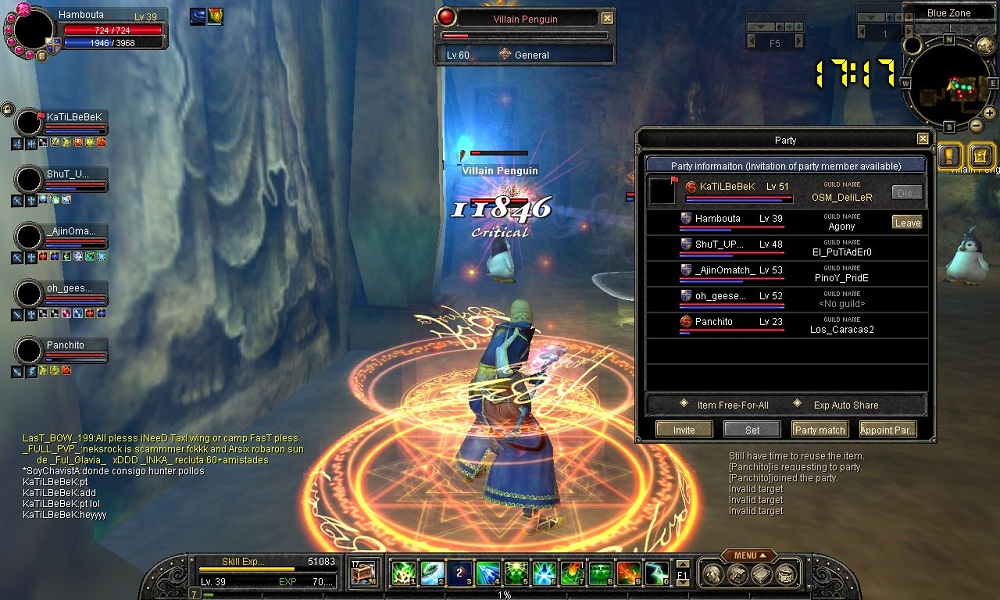Close the Villain Penguin target frame
The height and width of the screenshot is (600, 1000).
(x=607, y=18)
